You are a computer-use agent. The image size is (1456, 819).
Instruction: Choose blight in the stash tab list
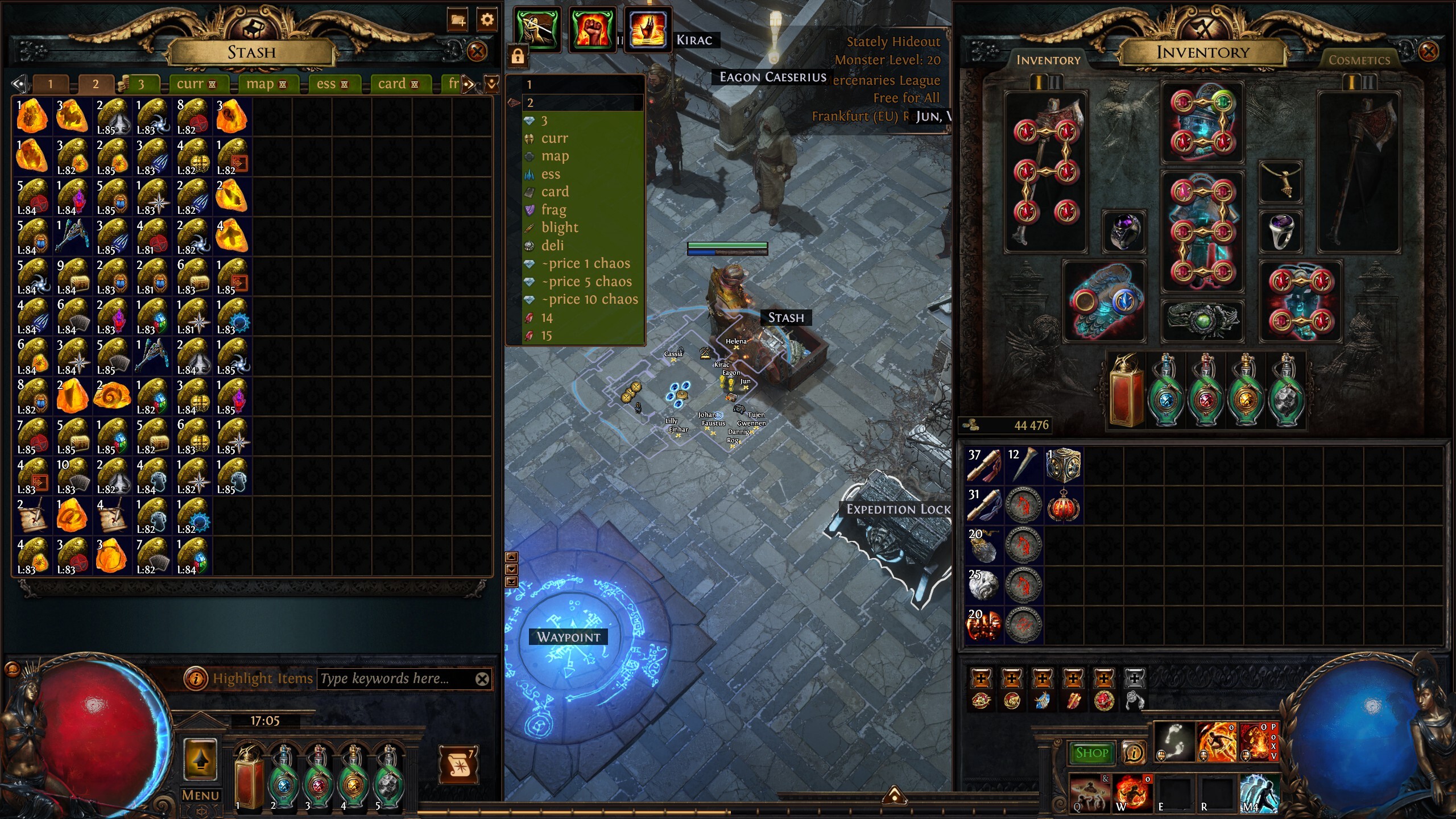tap(559, 227)
